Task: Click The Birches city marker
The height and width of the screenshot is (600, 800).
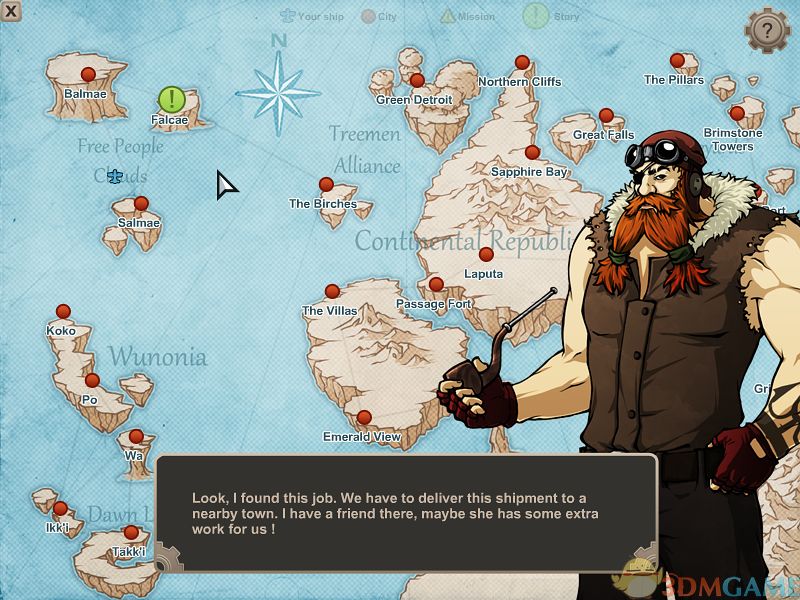Action: [326, 185]
